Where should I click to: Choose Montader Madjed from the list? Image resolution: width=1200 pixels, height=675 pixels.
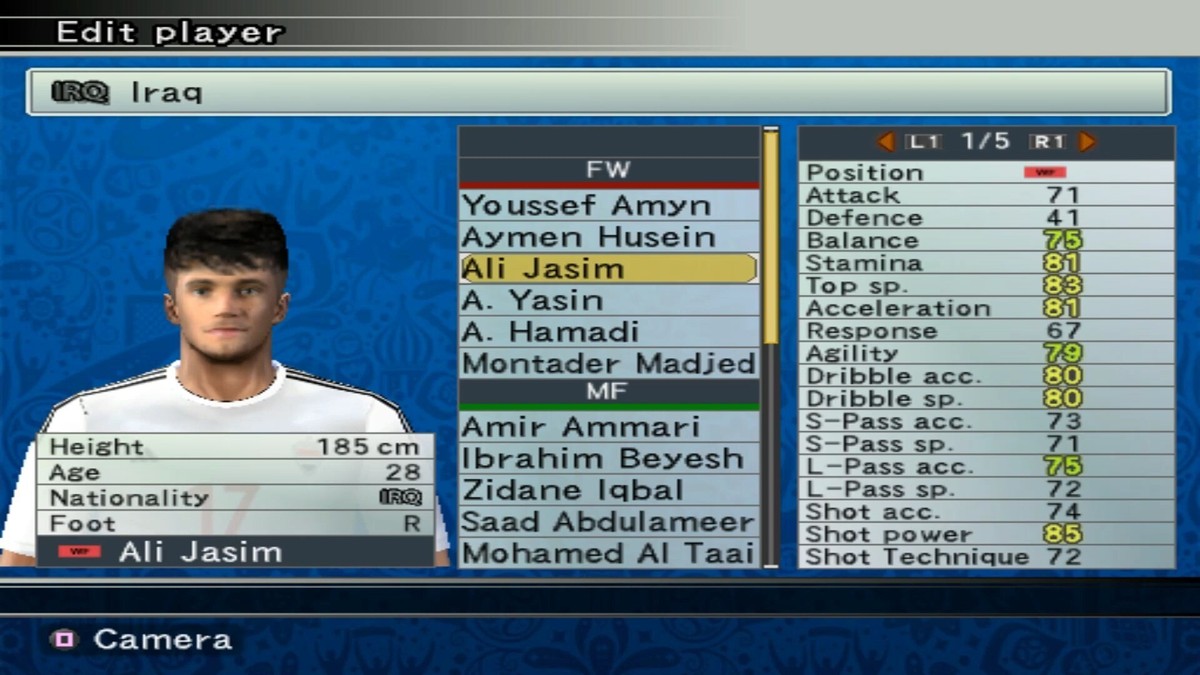608,363
